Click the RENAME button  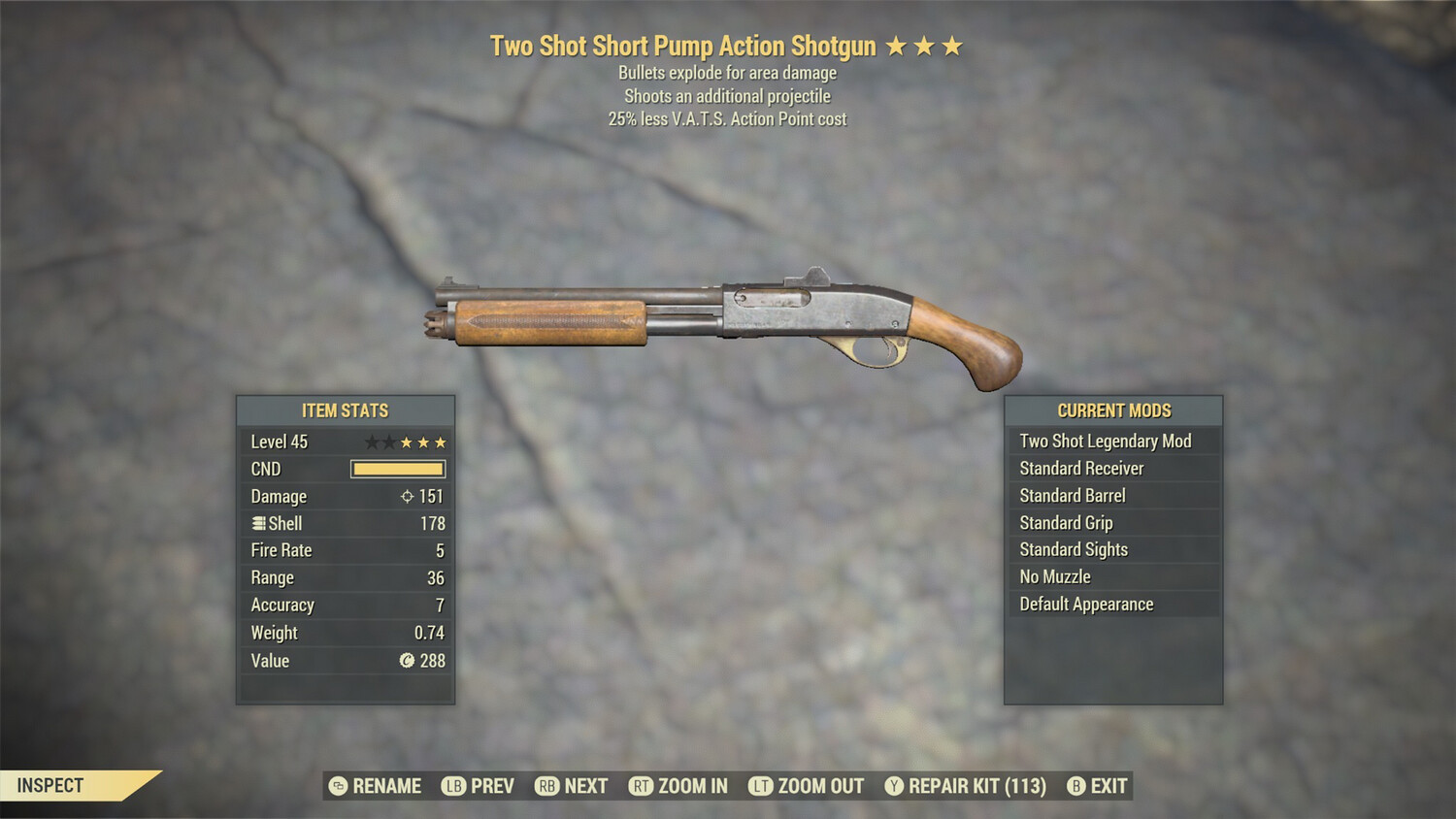(386, 786)
